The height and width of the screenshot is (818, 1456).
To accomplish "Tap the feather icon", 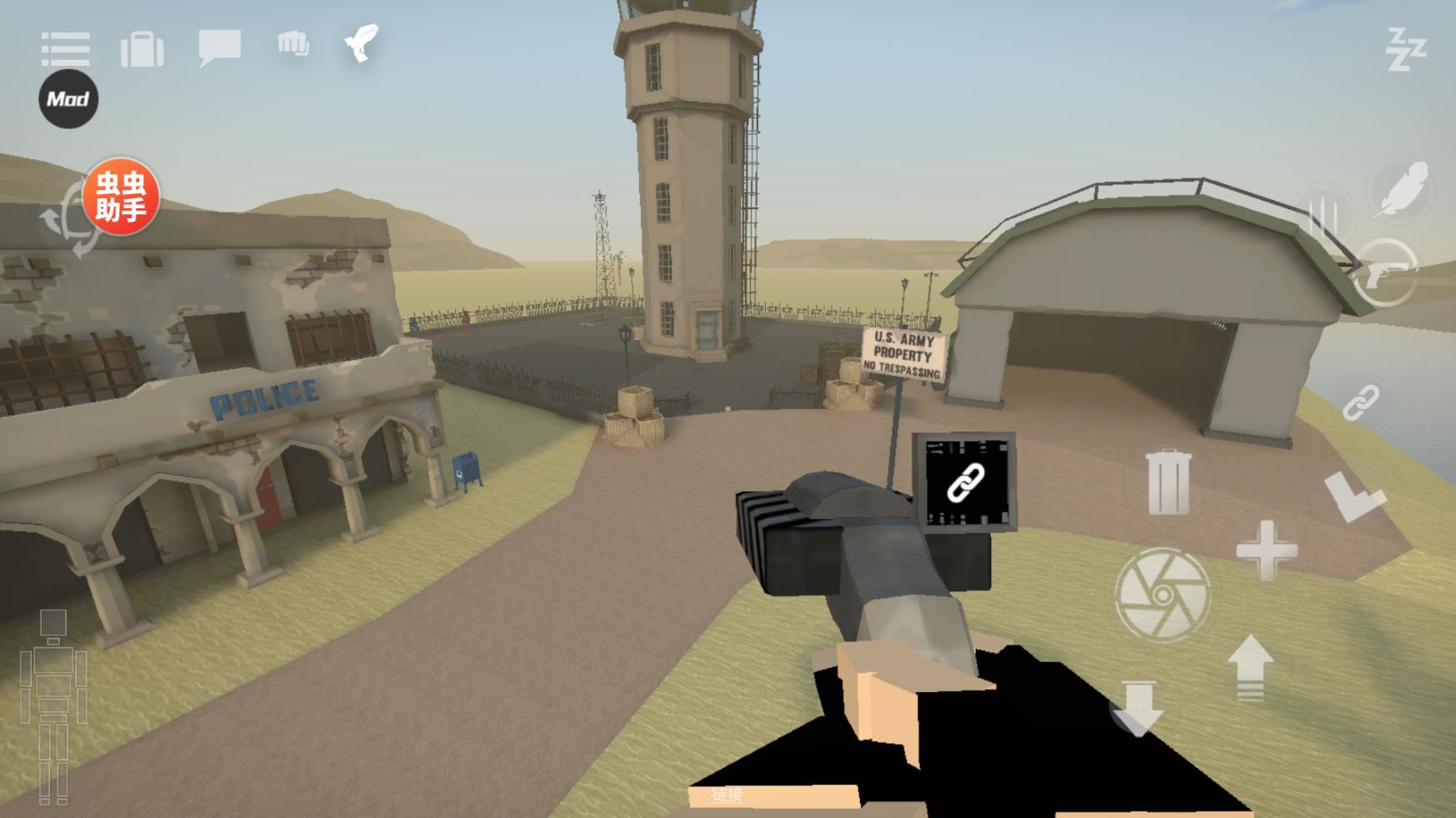I will [1403, 191].
